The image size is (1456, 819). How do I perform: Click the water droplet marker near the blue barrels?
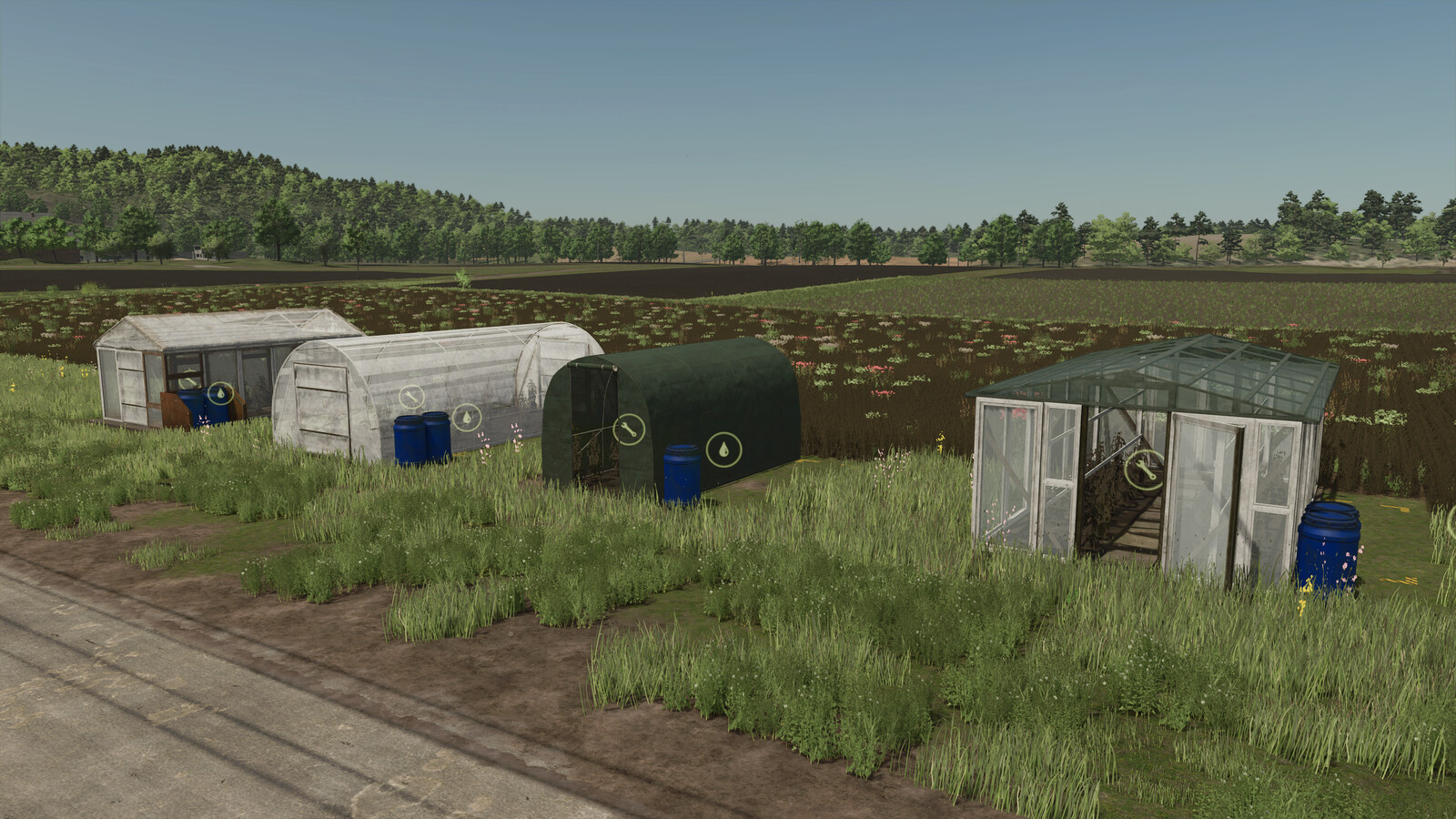pos(467,417)
